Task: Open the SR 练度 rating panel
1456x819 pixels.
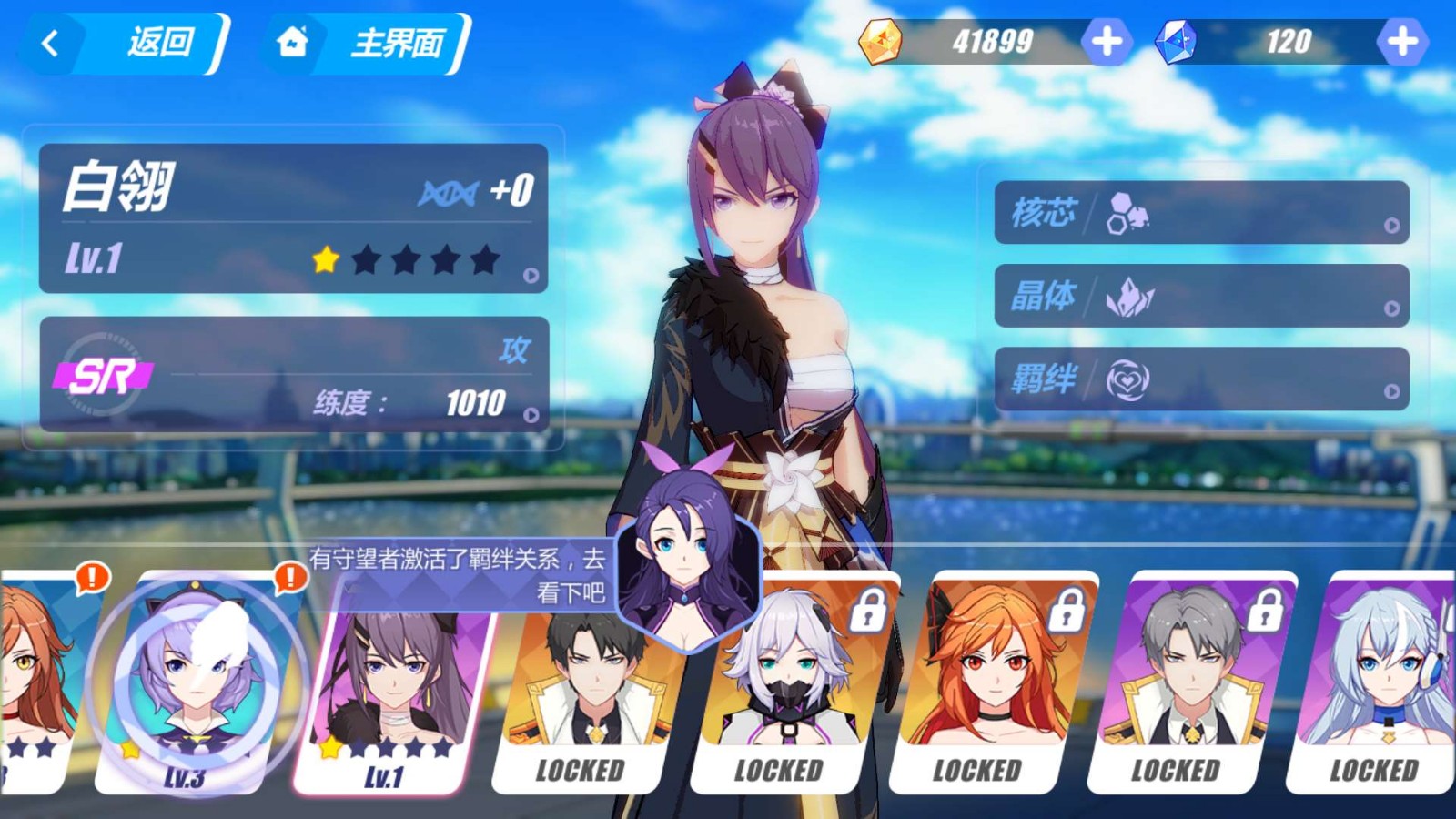Action: point(293,374)
